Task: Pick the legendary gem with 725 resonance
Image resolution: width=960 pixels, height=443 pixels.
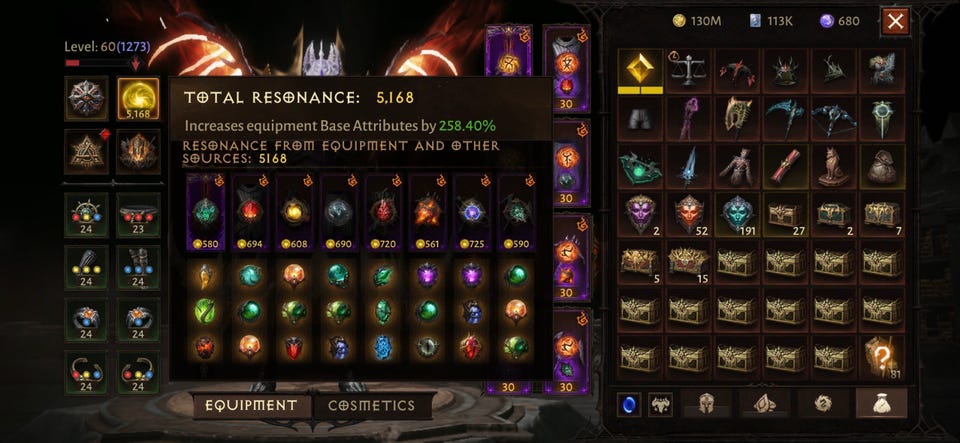Action: point(473,214)
